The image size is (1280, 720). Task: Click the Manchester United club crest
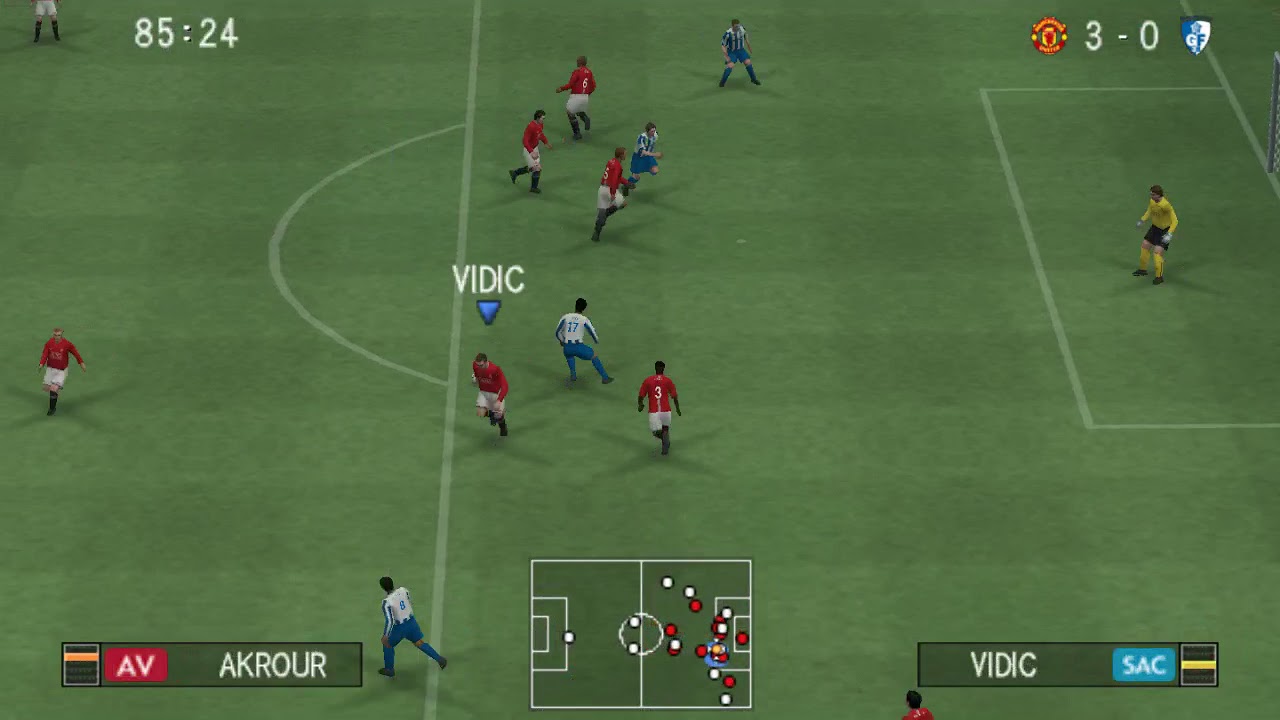[1049, 36]
